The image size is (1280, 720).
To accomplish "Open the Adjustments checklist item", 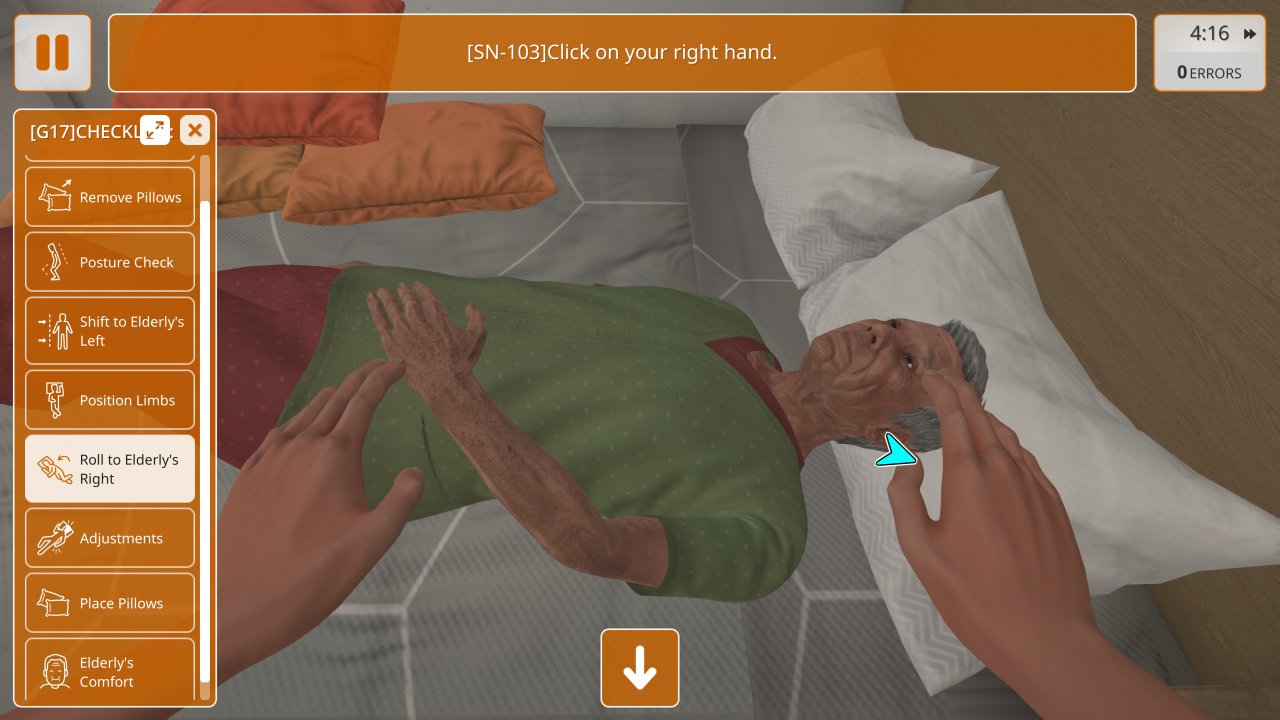I will pos(110,538).
